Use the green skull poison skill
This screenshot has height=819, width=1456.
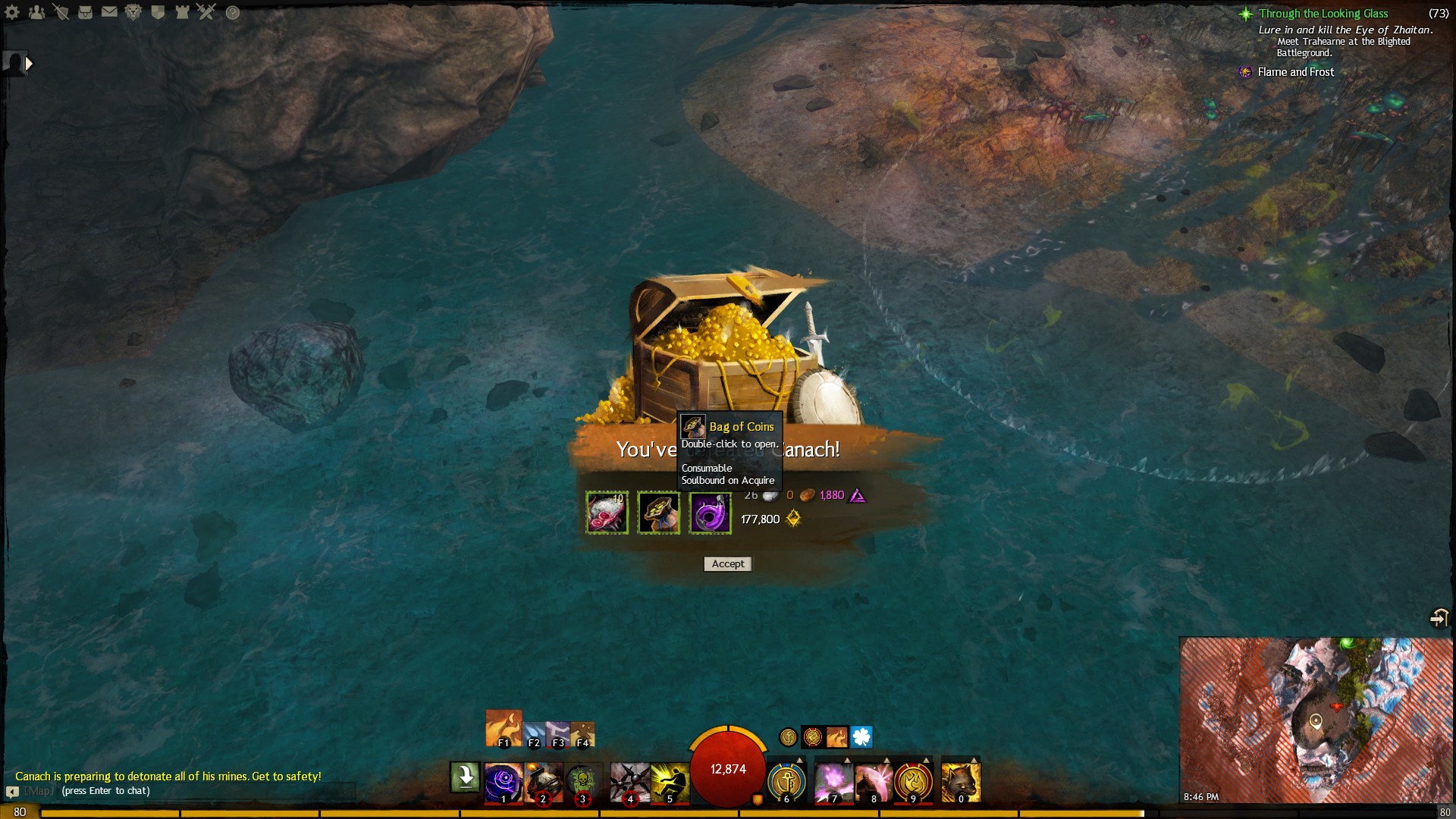[x=582, y=782]
